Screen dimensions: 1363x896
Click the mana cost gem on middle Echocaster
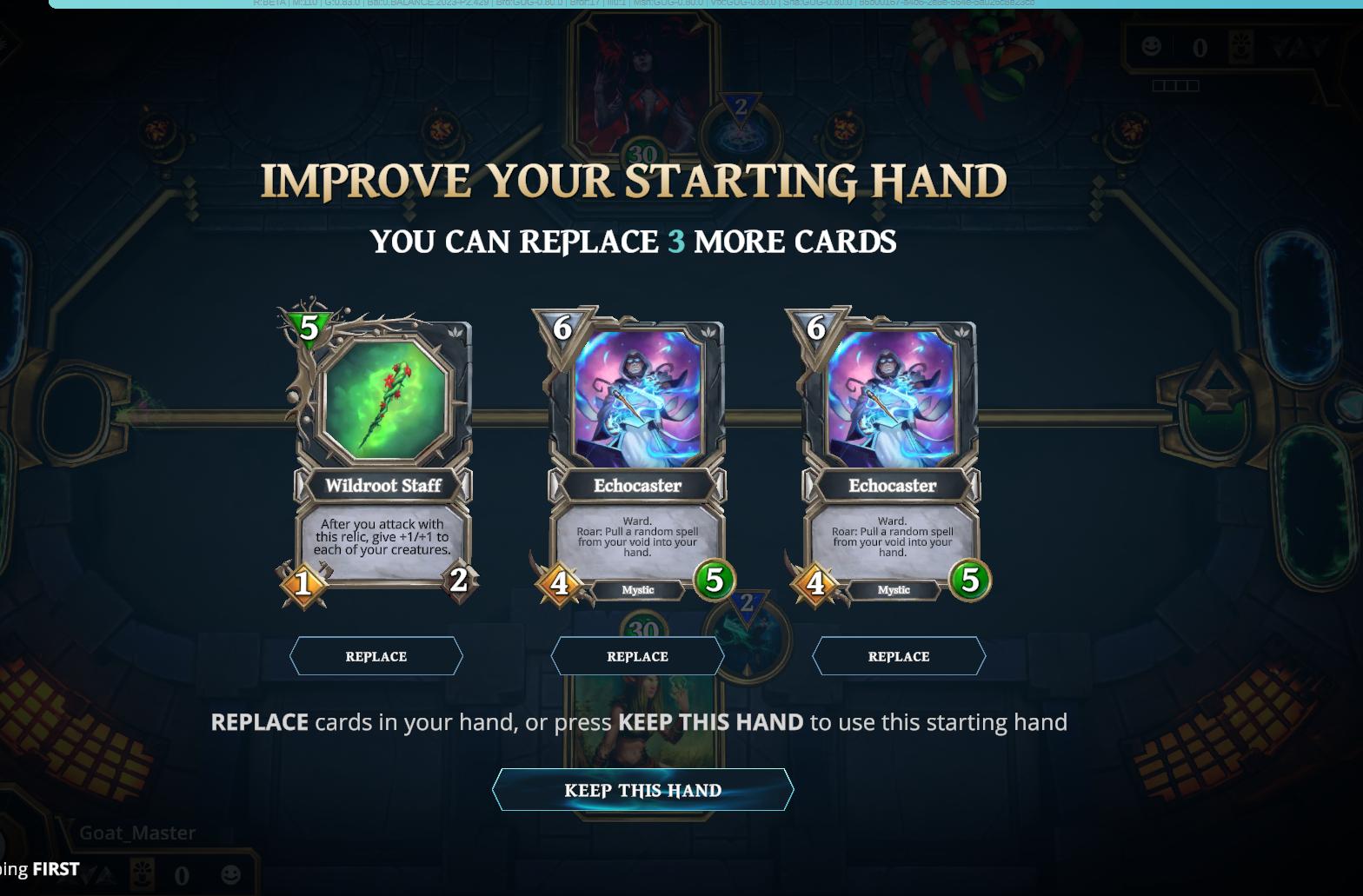point(563,328)
